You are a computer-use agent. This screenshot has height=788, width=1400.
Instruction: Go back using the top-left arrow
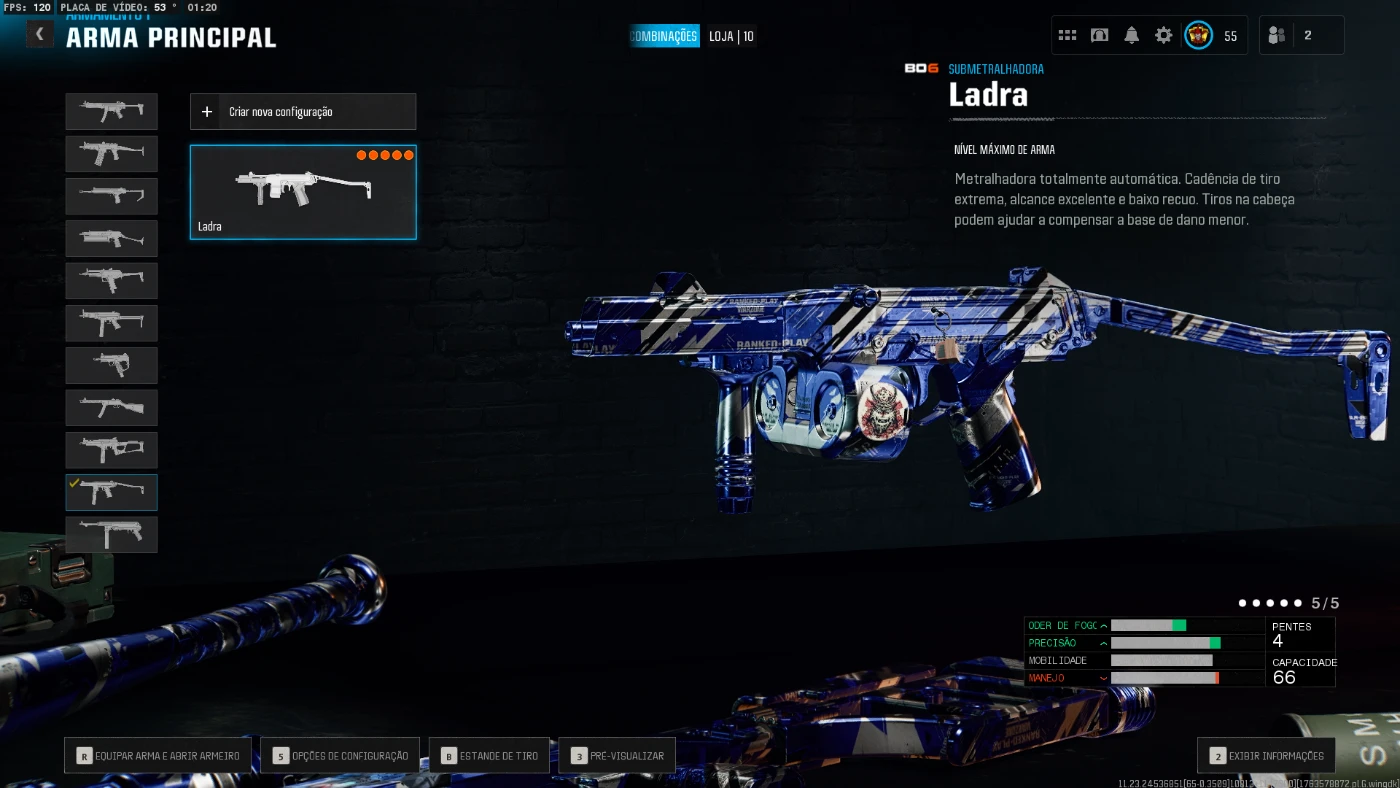point(39,35)
